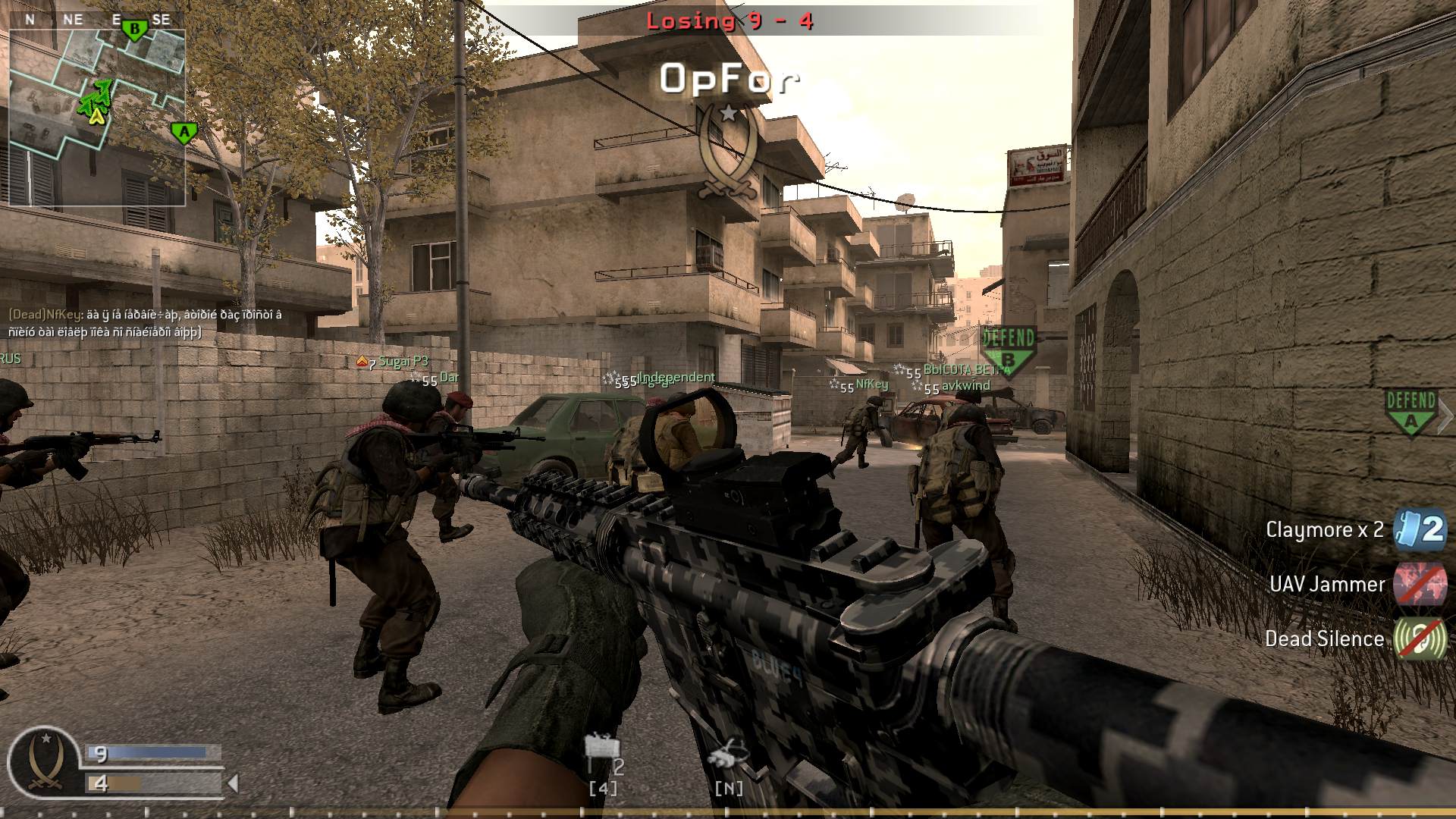The height and width of the screenshot is (819, 1456).
Task: Open the chat message from NfKey
Action: tap(145, 323)
